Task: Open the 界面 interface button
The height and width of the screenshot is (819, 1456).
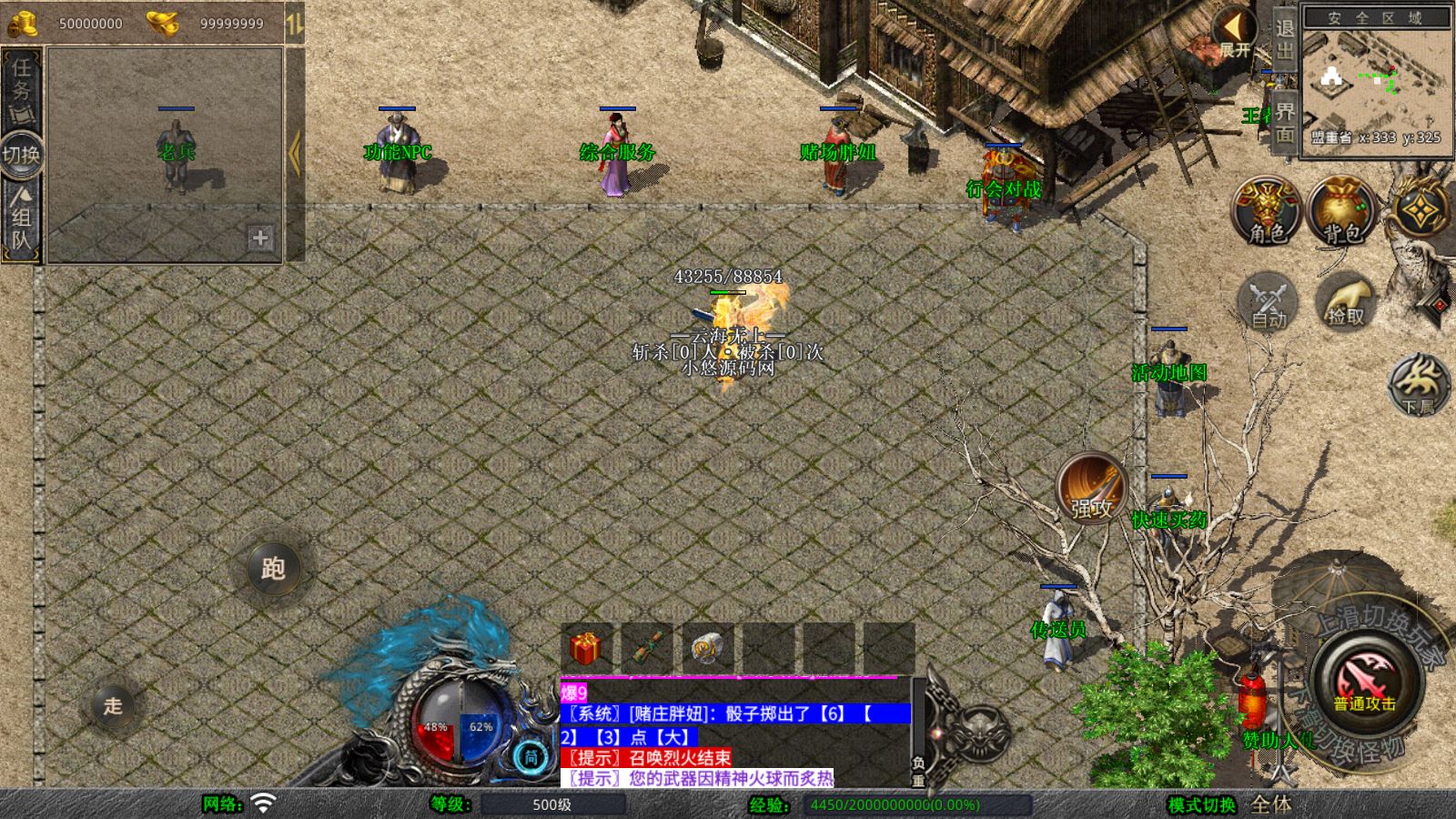Action: pos(1284,122)
